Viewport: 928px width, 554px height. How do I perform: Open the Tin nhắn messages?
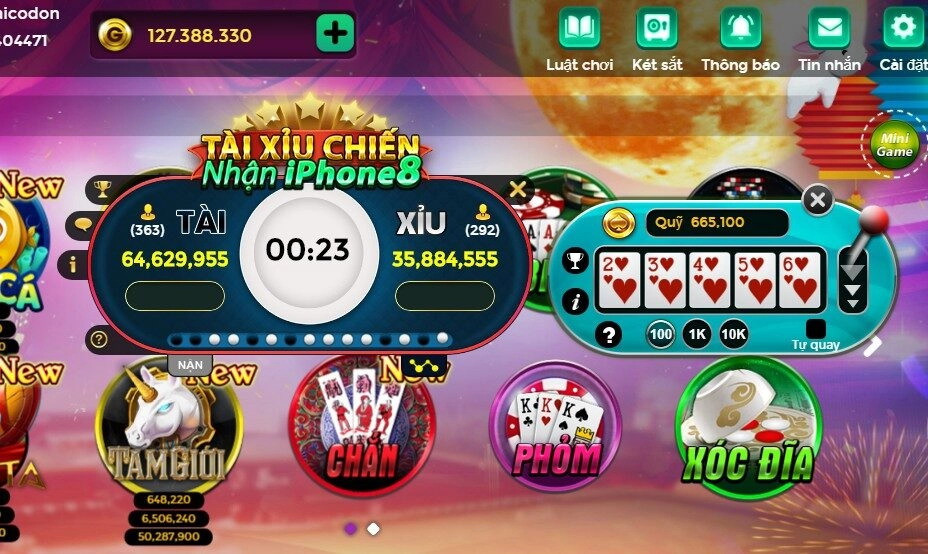pyautogui.click(x=829, y=28)
